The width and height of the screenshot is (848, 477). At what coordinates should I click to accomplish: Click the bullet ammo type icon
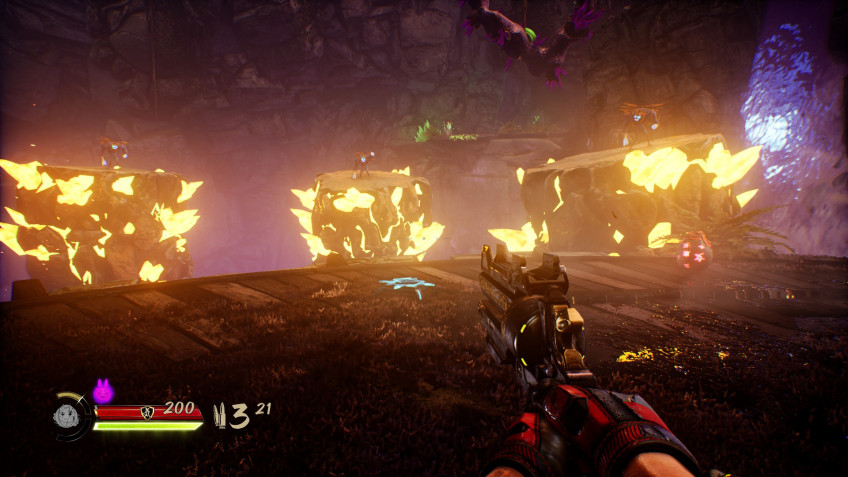click(x=219, y=416)
